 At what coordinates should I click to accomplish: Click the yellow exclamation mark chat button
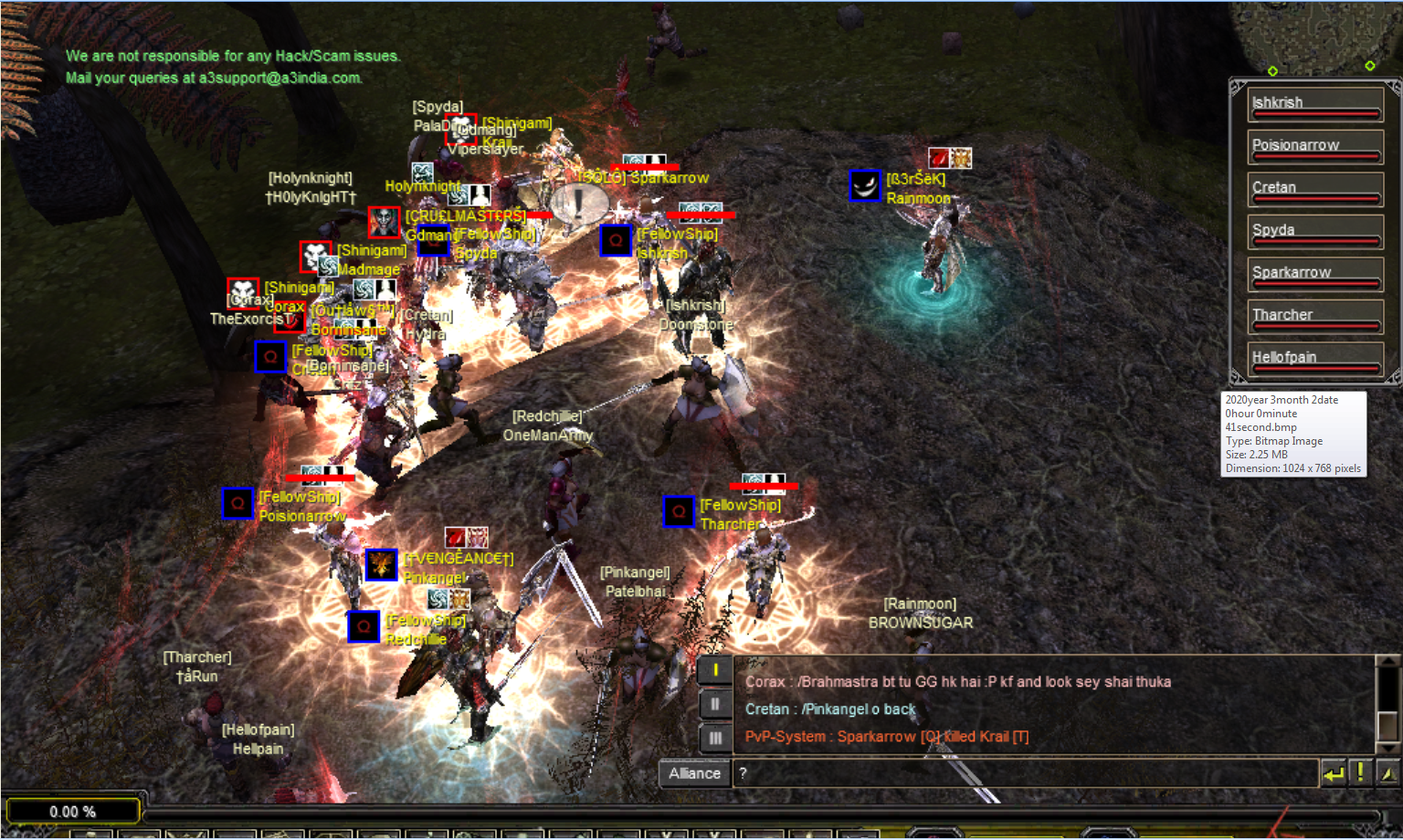click(1360, 773)
